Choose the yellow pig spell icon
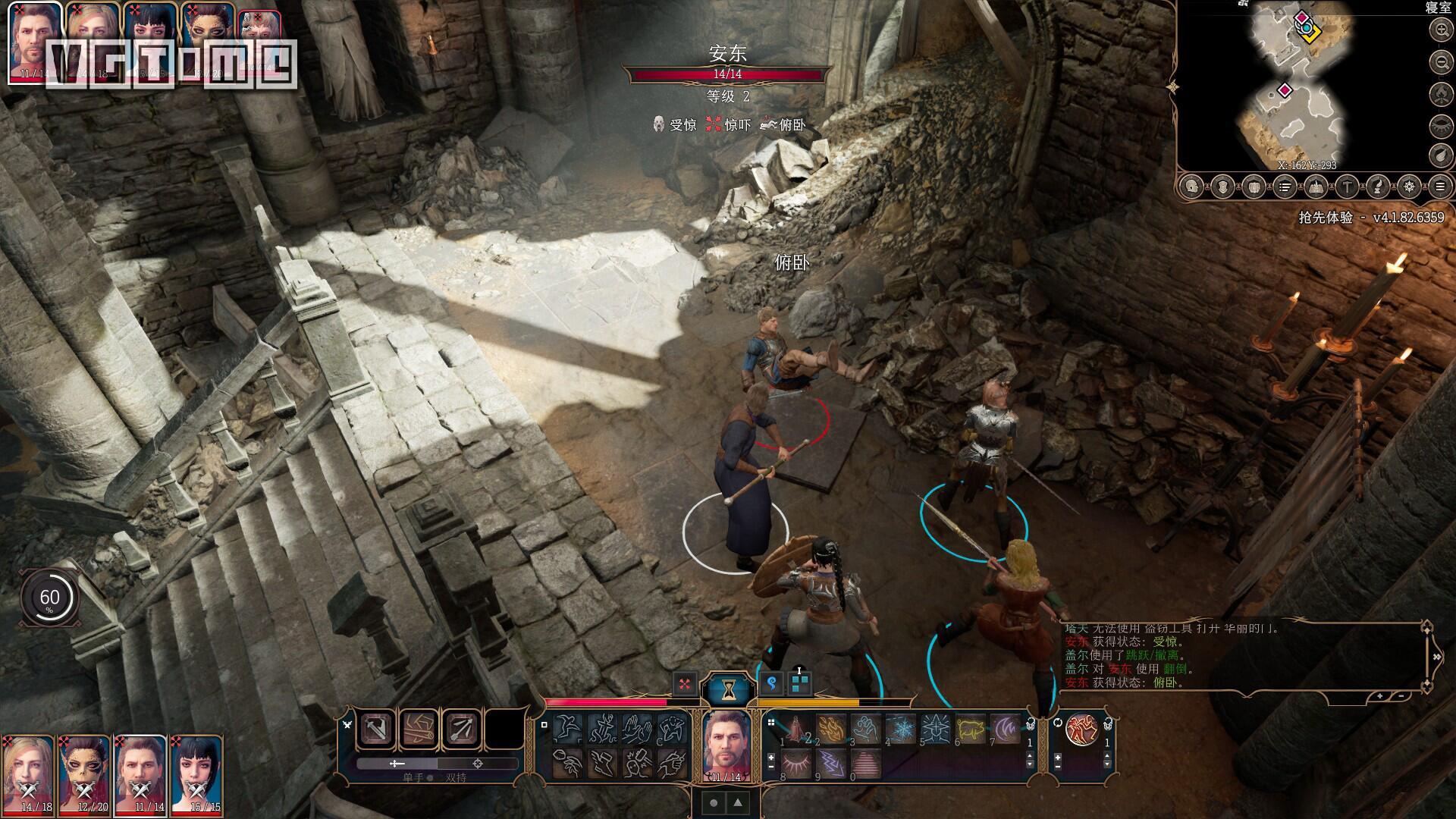Image resolution: width=1456 pixels, height=819 pixels. pyautogui.click(x=970, y=730)
